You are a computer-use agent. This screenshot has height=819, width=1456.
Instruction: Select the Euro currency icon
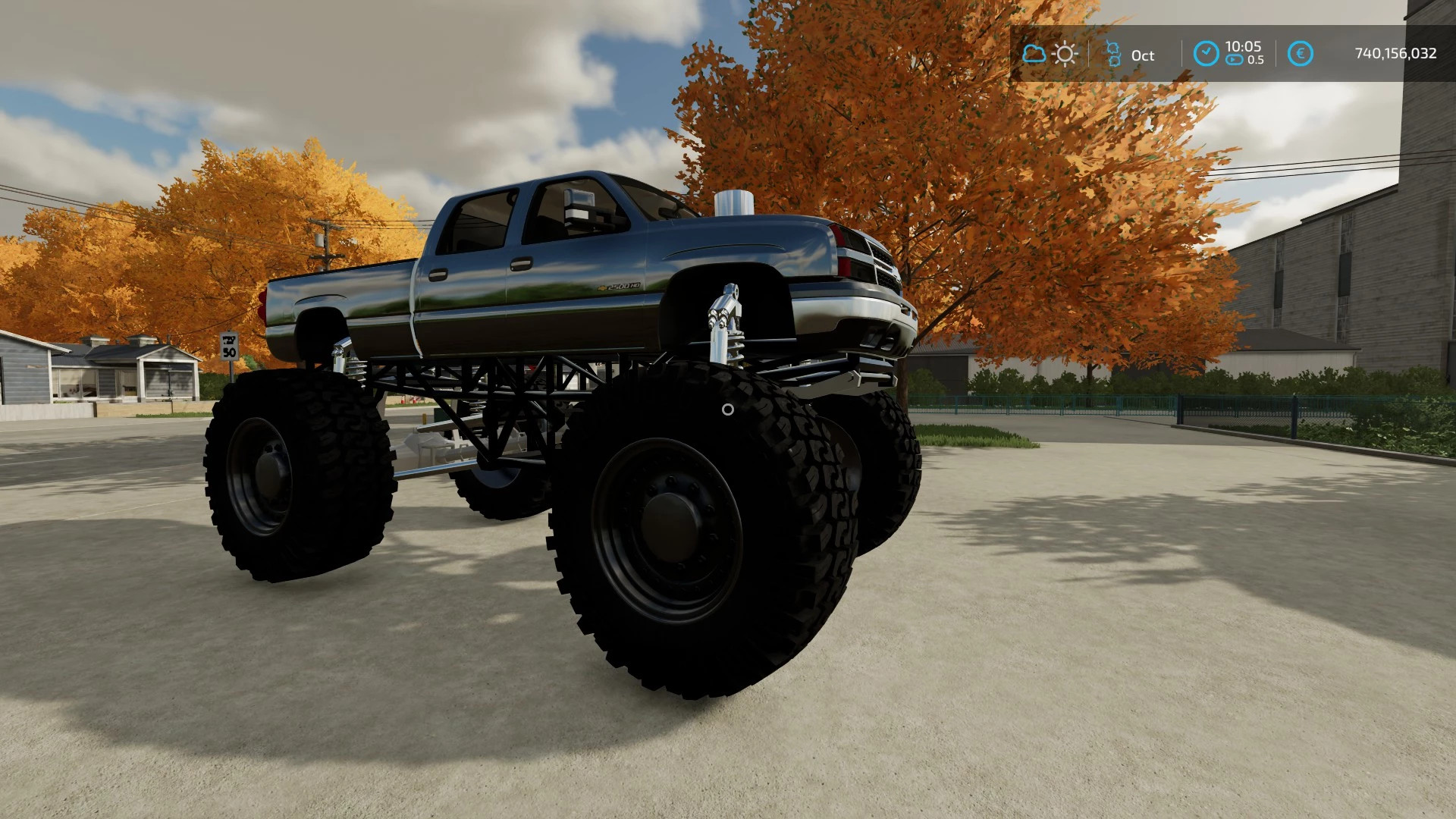[1301, 52]
